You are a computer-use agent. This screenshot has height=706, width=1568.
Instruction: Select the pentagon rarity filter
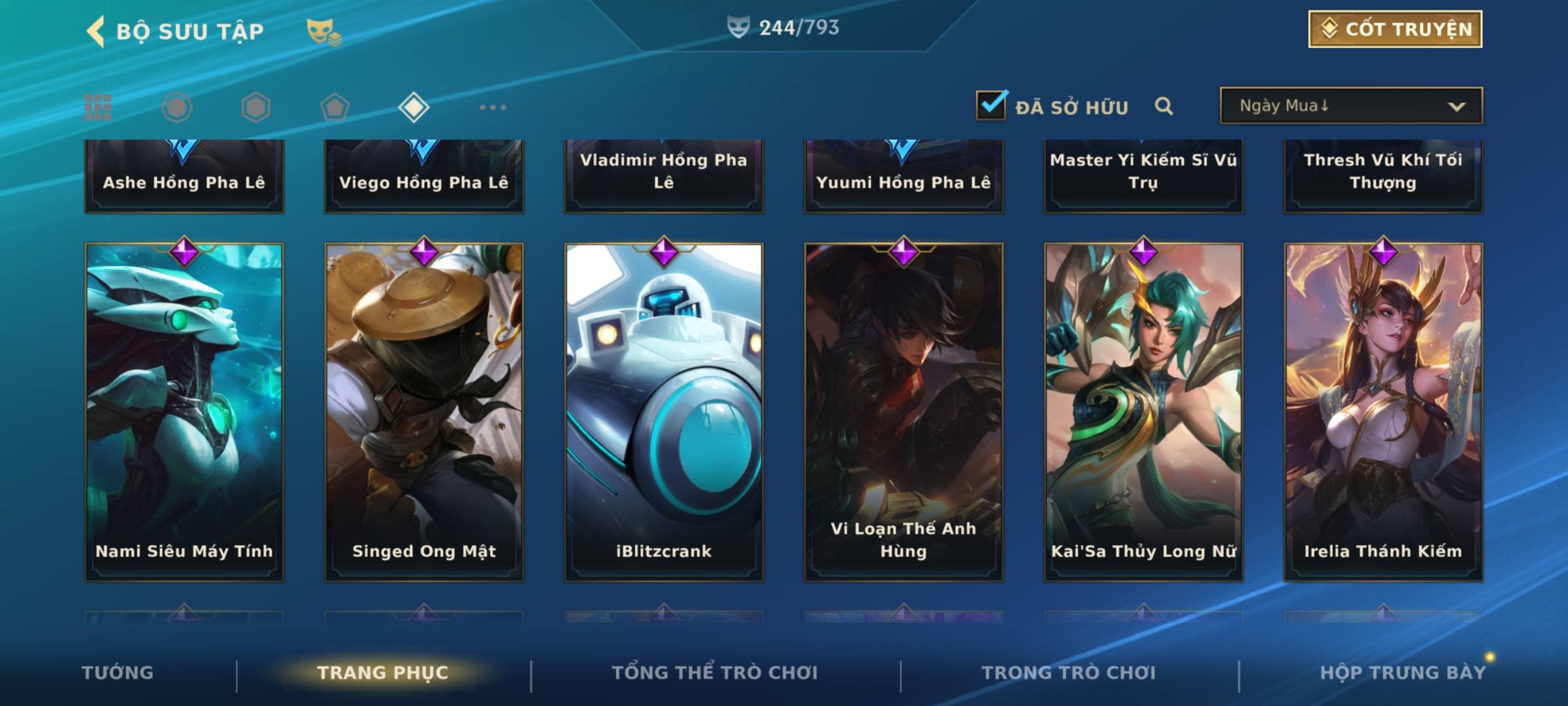(x=335, y=107)
